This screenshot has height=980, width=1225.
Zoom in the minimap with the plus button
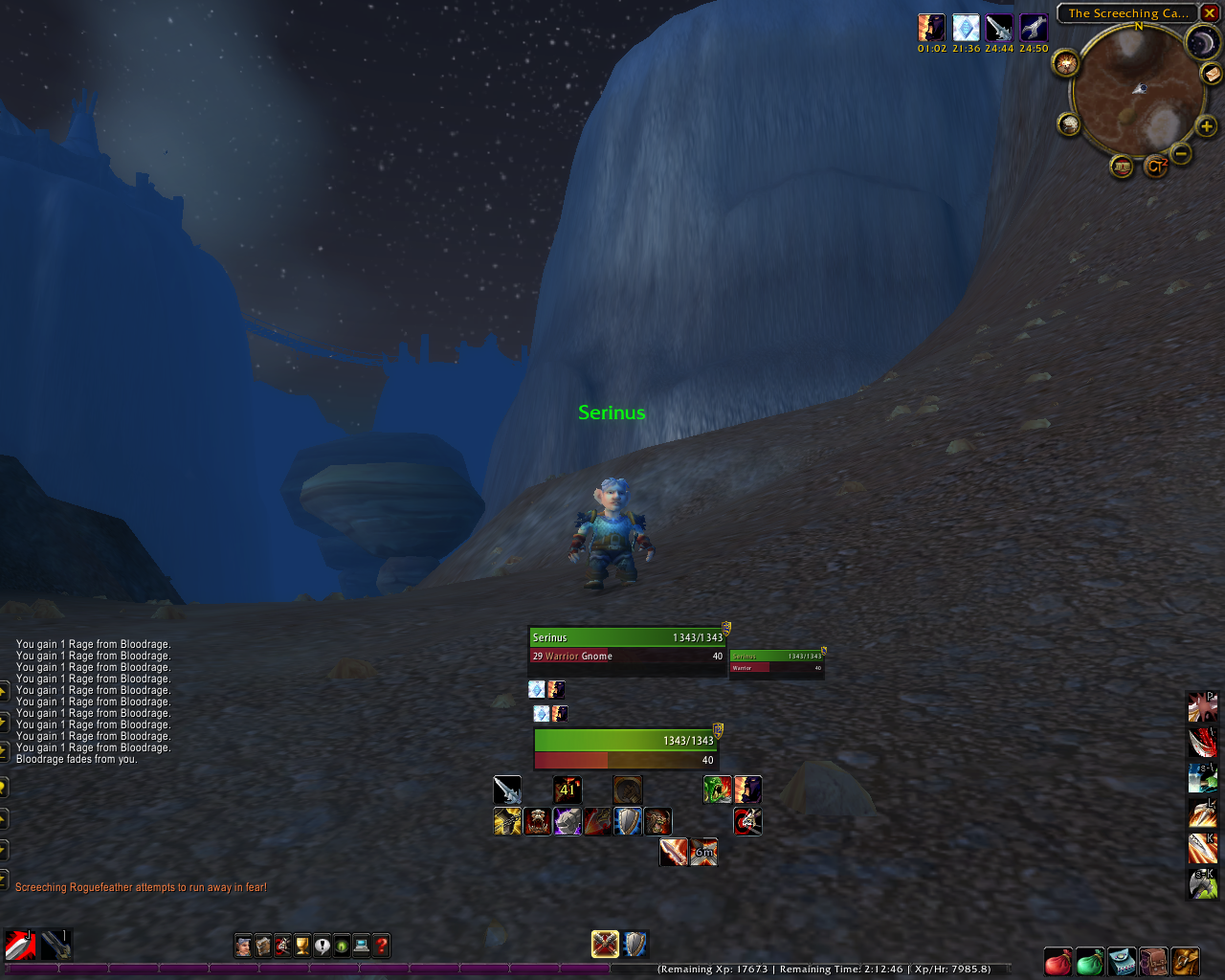(1206, 126)
